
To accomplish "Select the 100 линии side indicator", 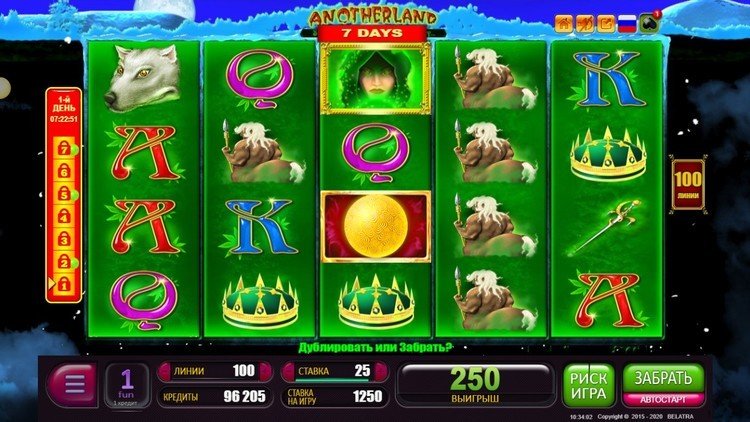I will 687,183.
